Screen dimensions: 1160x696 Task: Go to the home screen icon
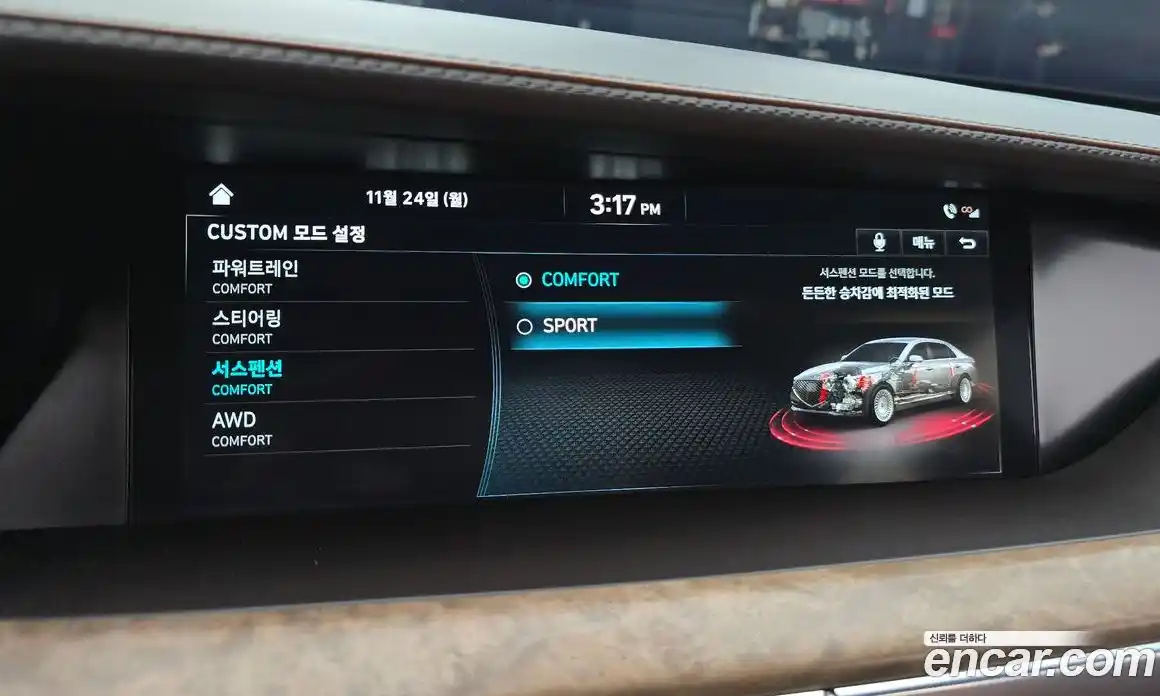coord(221,194)
